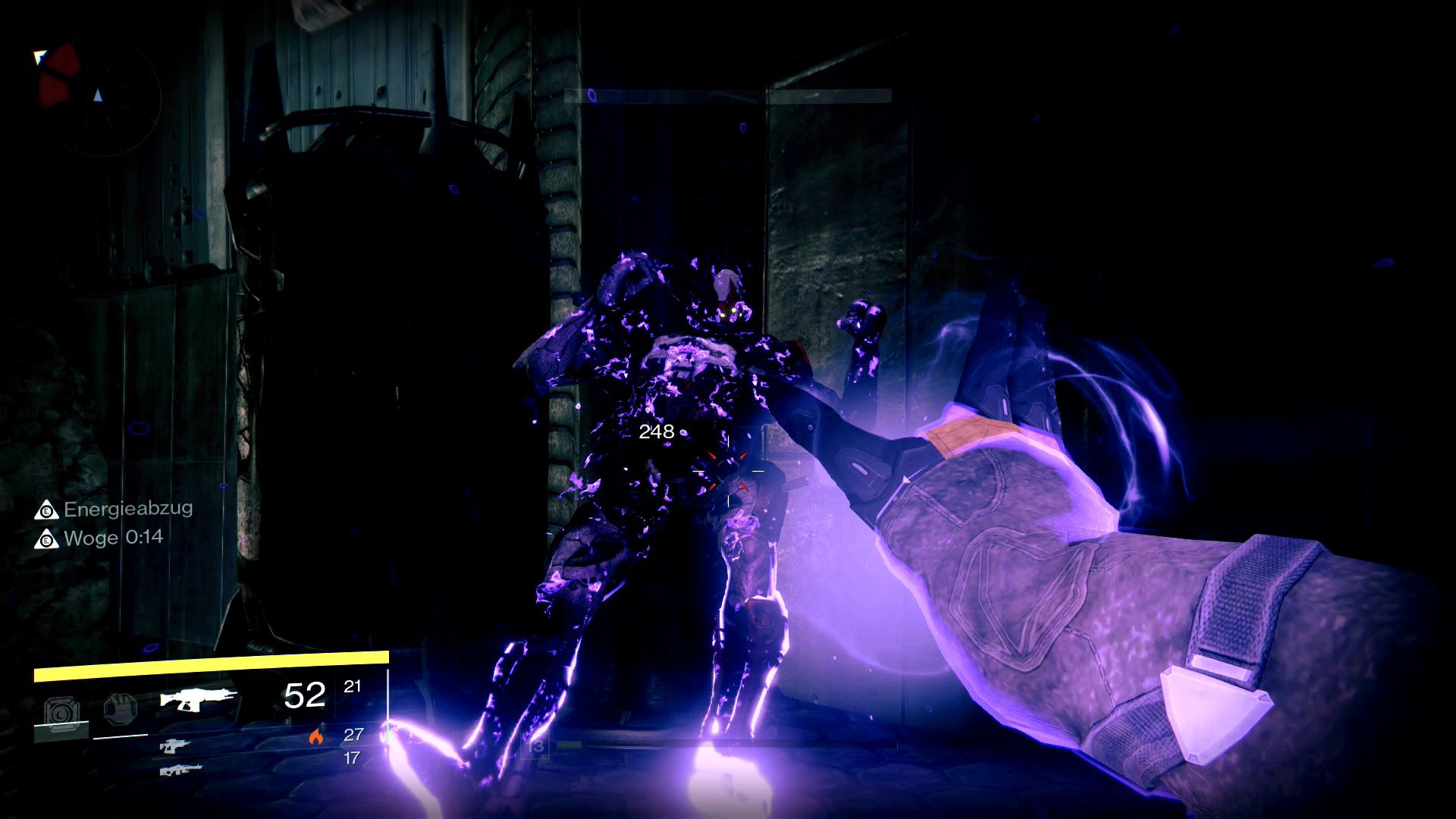1456x819 pixels.
Task: Click the Energieabzug status text
Action: point(127,509)
